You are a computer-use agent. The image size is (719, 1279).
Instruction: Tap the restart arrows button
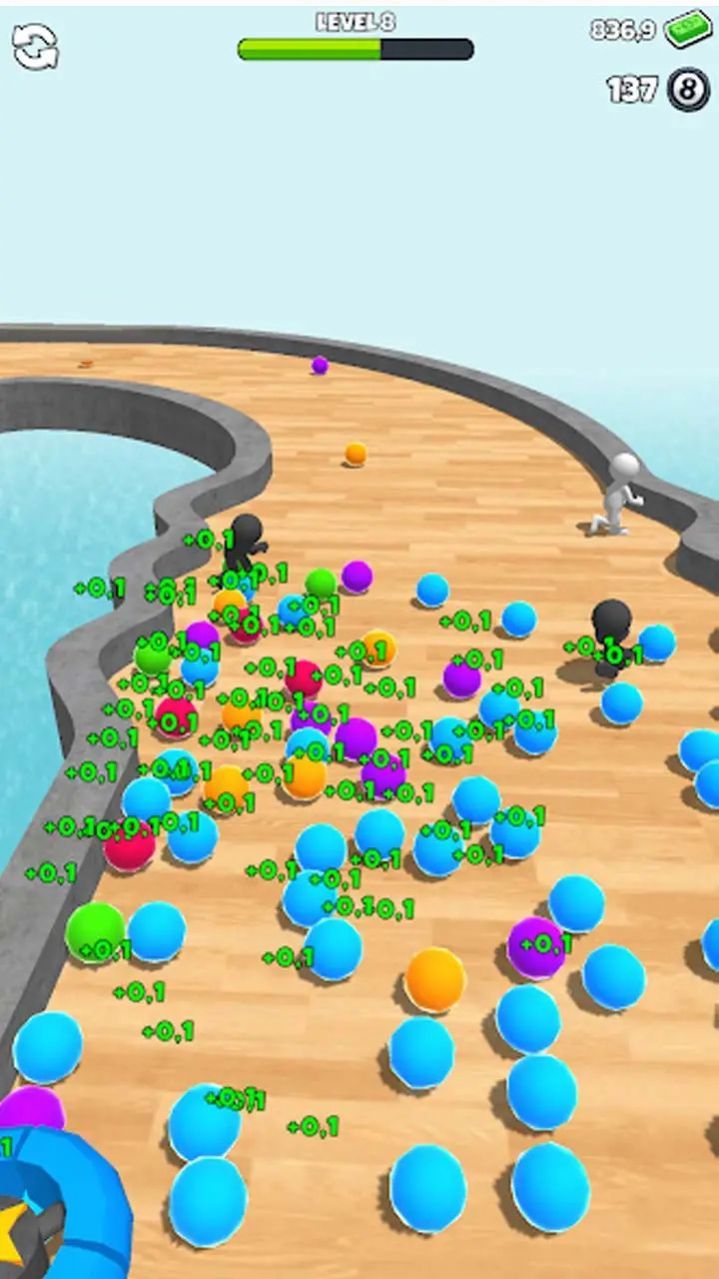pyautogui.click(x=35, y=46)
